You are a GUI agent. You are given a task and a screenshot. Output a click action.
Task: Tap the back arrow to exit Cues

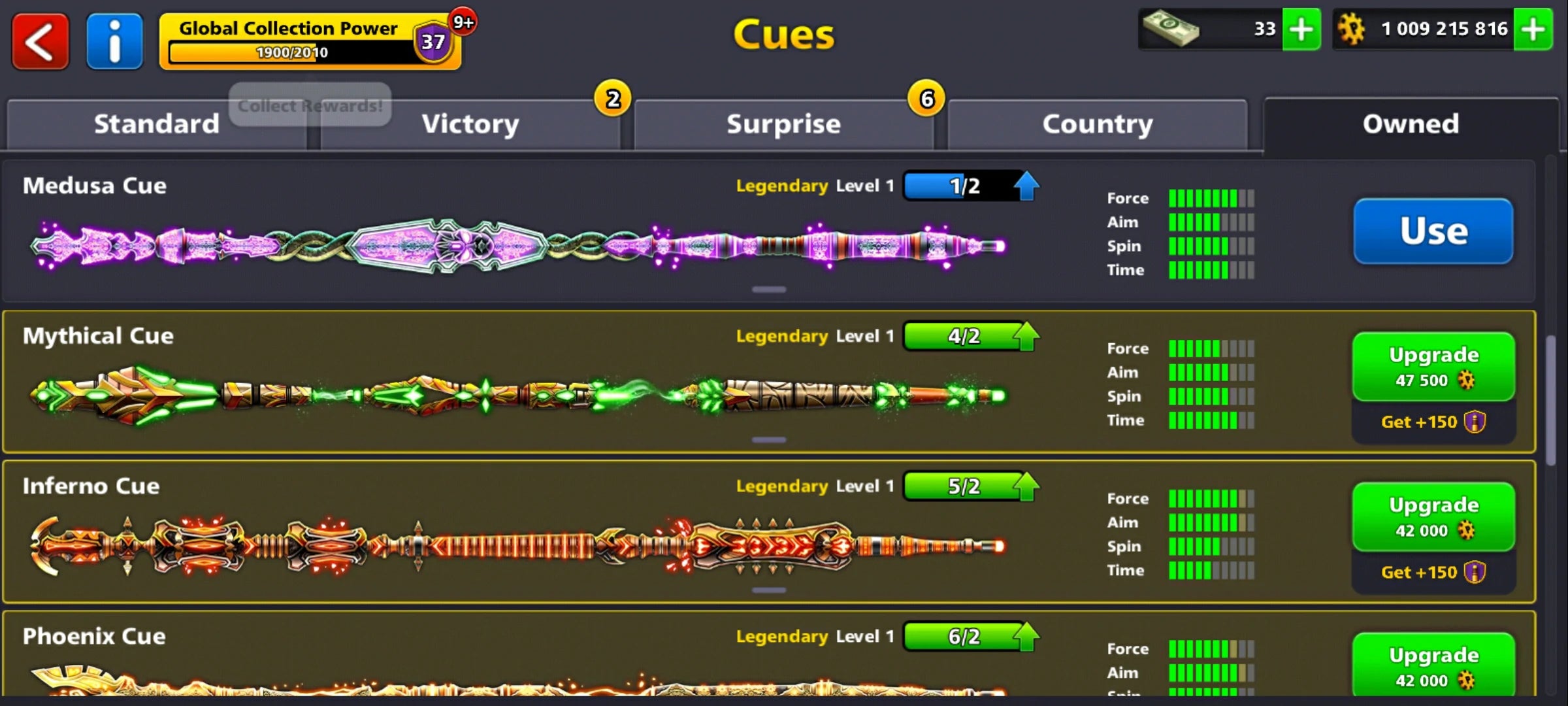(x=39, y=41)
